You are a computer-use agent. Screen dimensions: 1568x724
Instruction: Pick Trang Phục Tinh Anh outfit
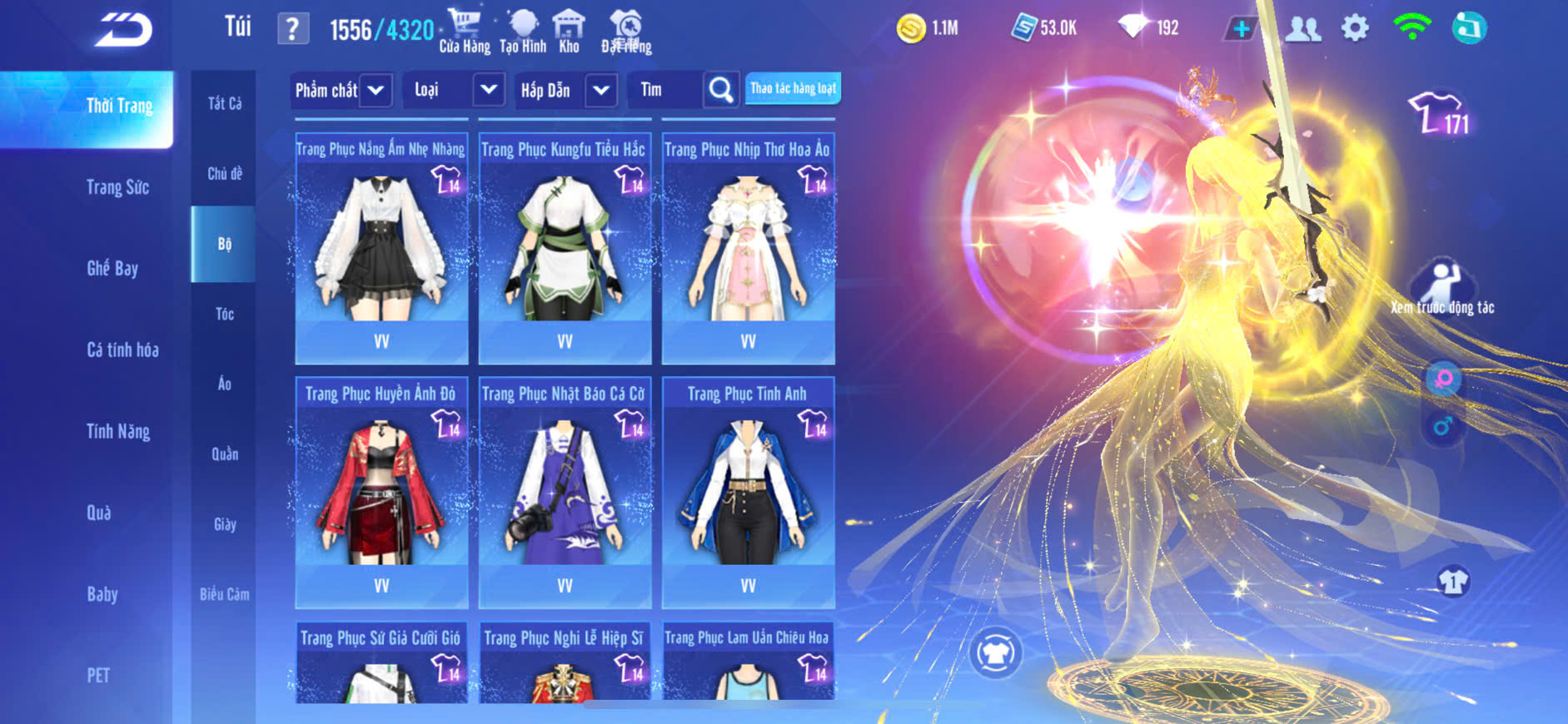[748, 493]
